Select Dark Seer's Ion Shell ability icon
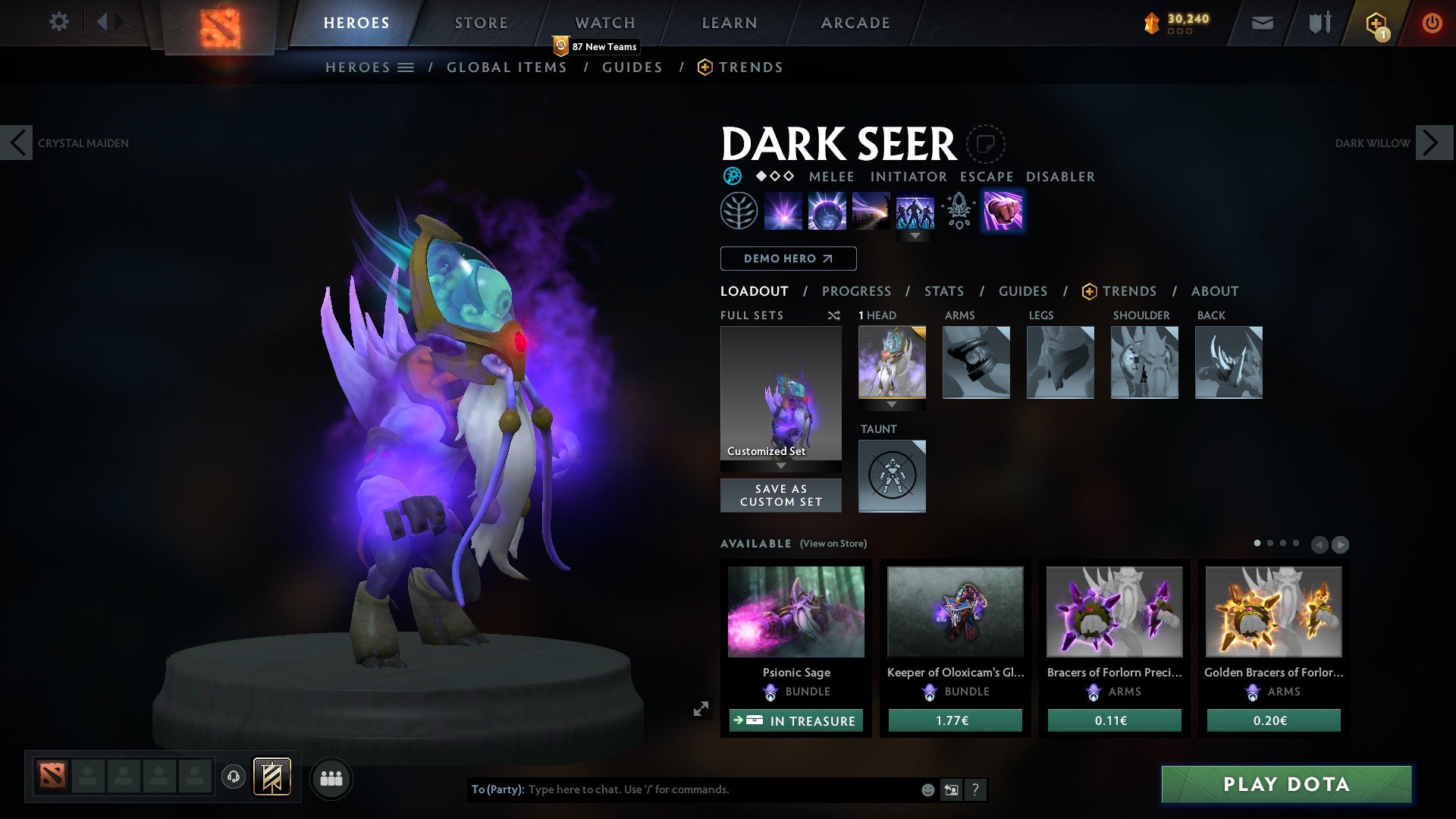 point(827,211)
